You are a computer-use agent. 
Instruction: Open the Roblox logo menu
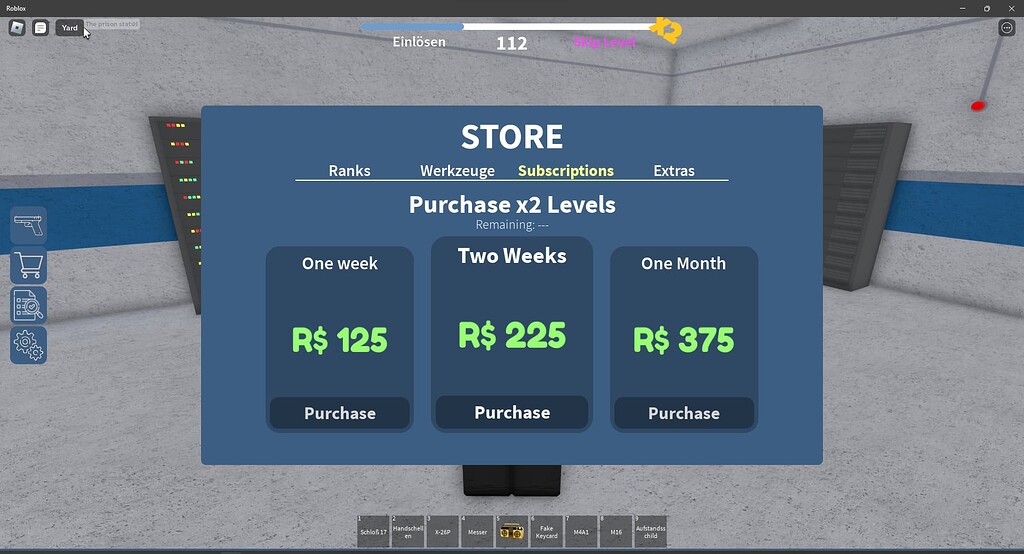[x=17, y=28]
